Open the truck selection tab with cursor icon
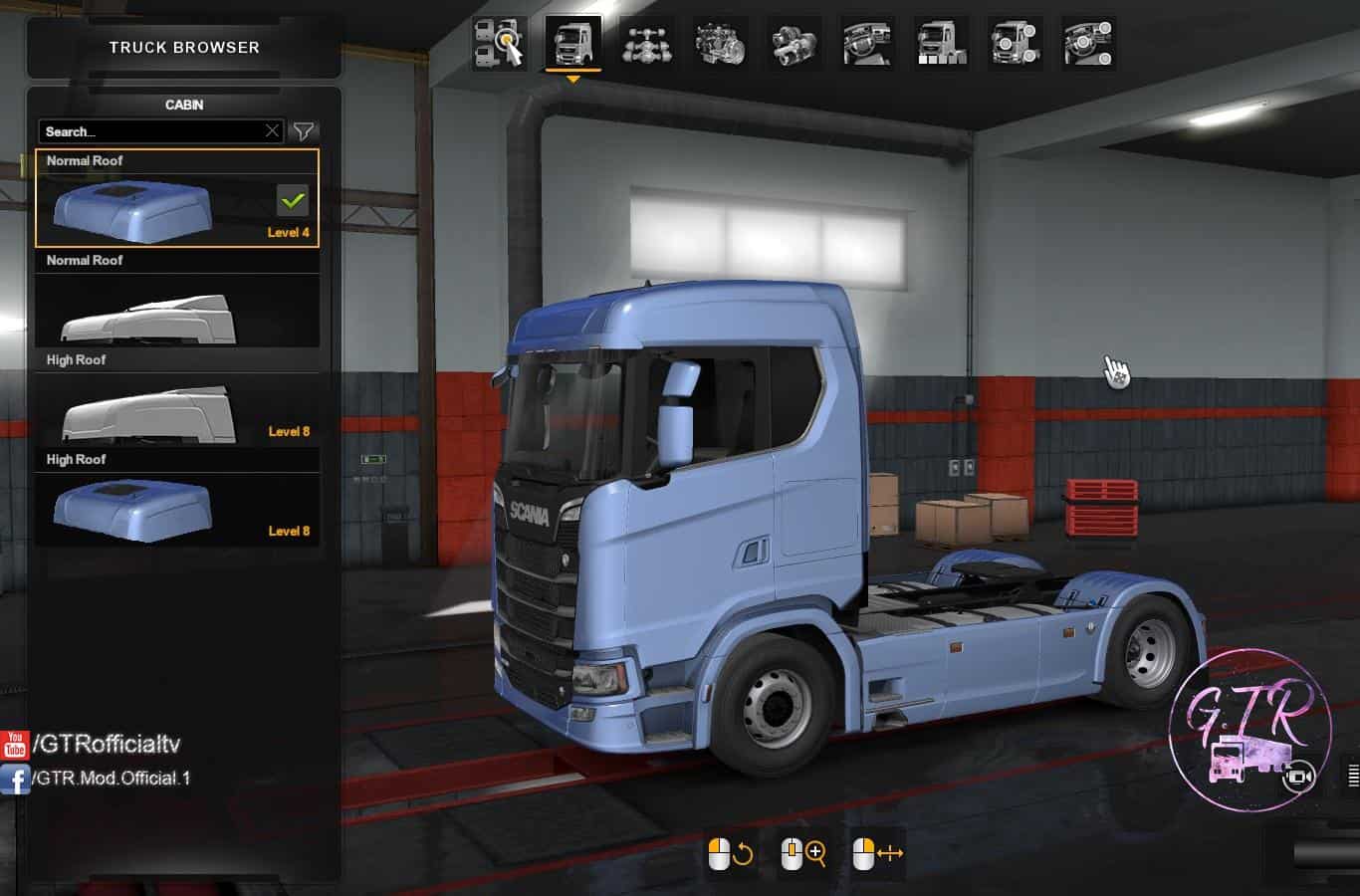The image size is (1360, 896). (499, 44)
